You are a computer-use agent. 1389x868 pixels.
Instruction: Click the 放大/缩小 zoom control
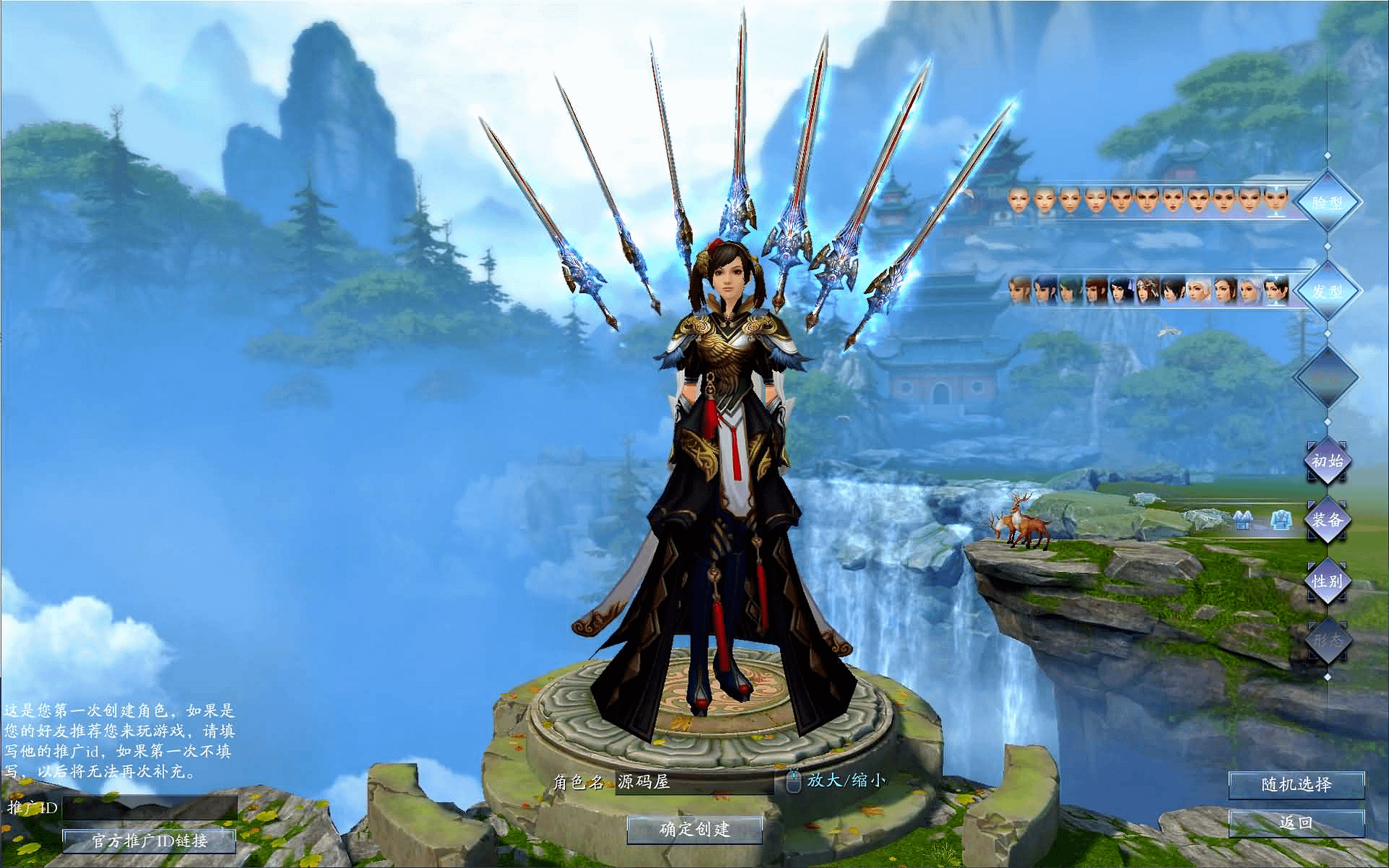click(845, 780)
